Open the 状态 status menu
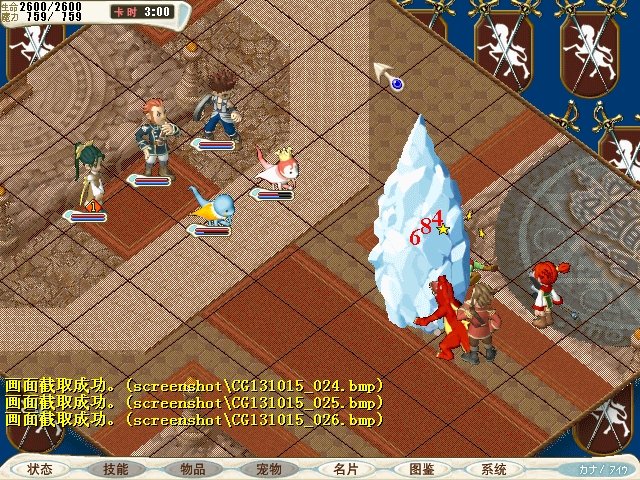 click(x=40, y=469)
